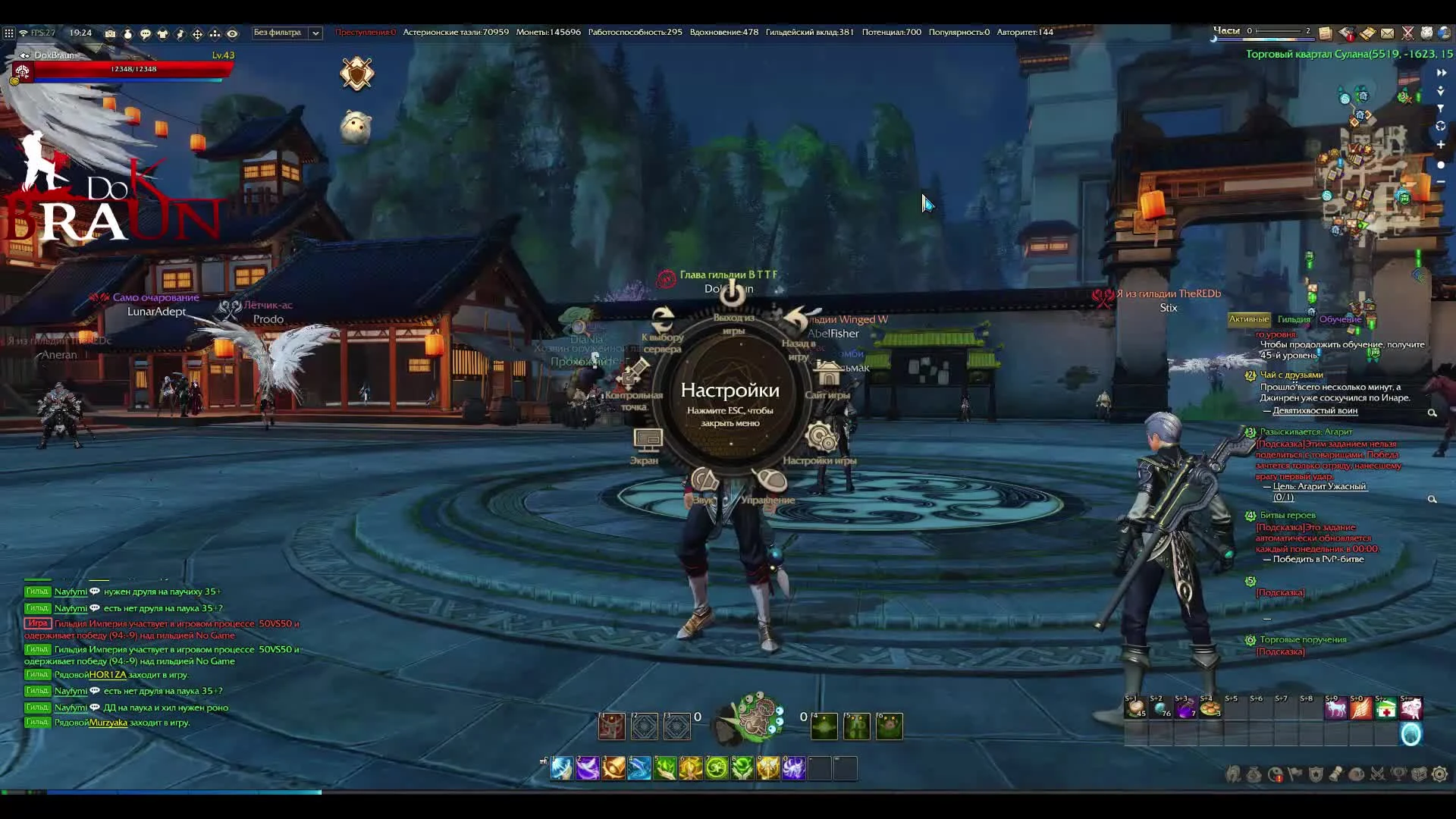
Task: Click the crossed swords PvP icon top right
Action: [x=1408, y=34]
